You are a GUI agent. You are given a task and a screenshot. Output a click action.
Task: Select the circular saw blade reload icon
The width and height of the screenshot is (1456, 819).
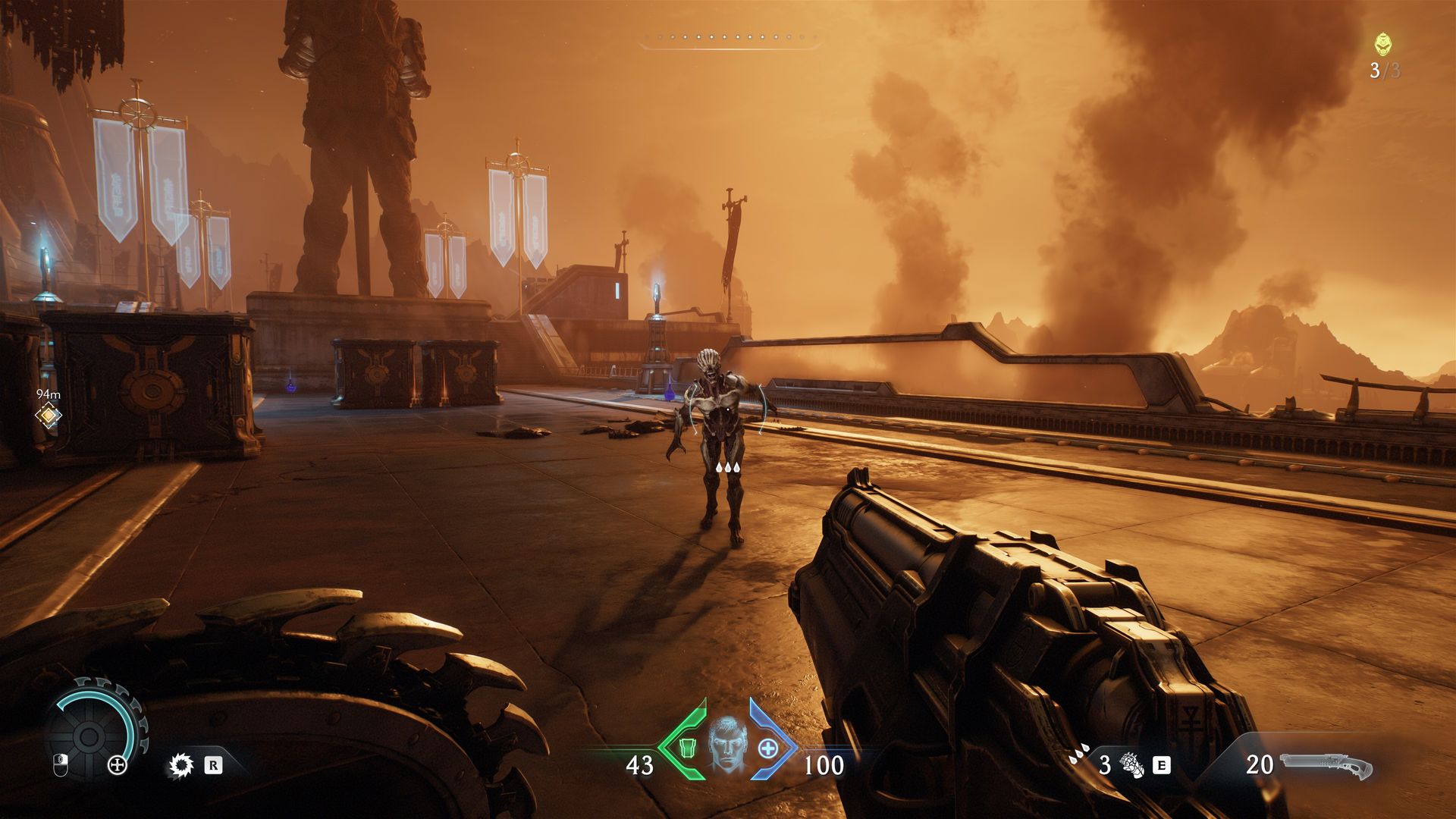[182, 766]
